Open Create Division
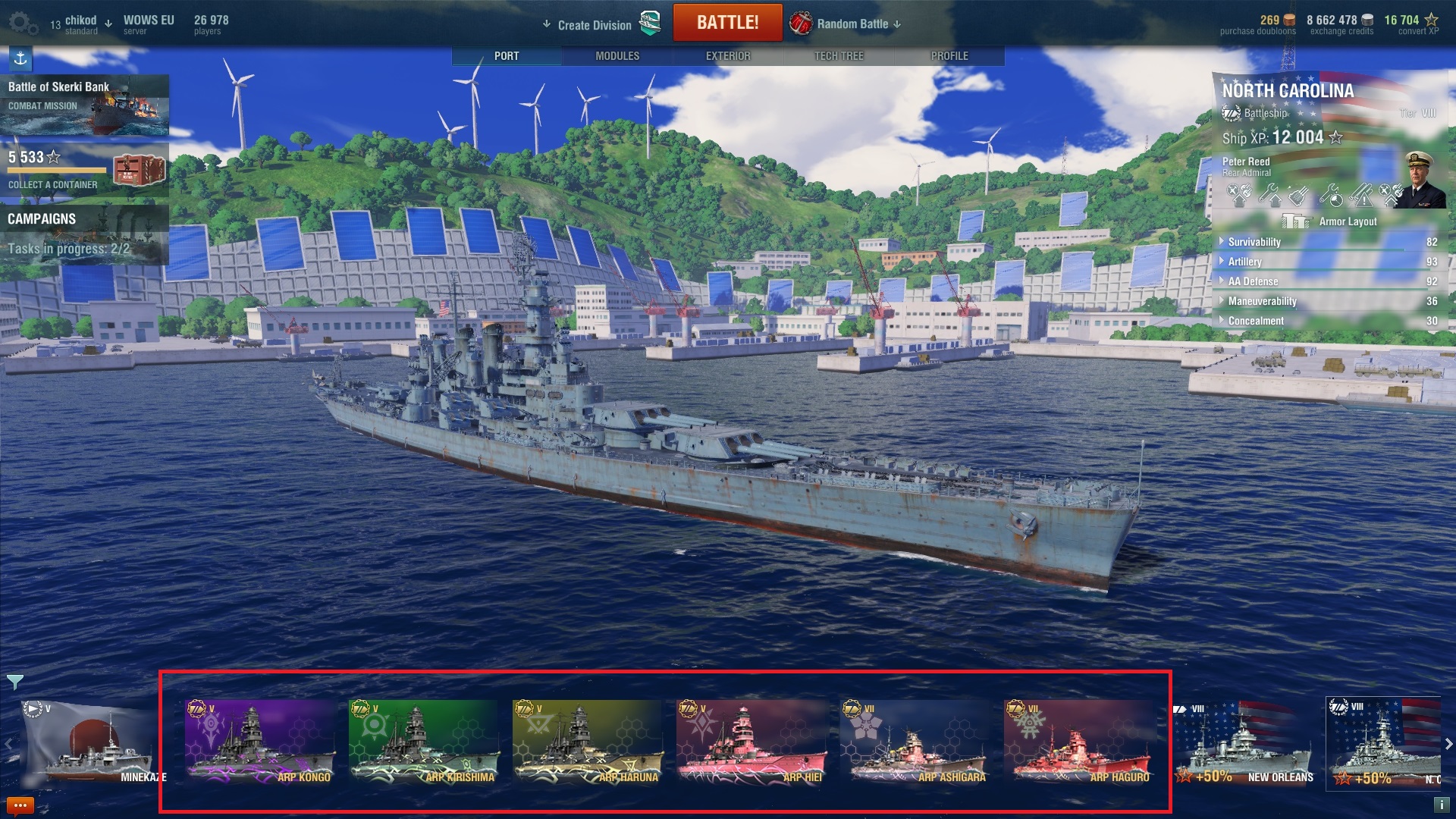 coord(595,25)
